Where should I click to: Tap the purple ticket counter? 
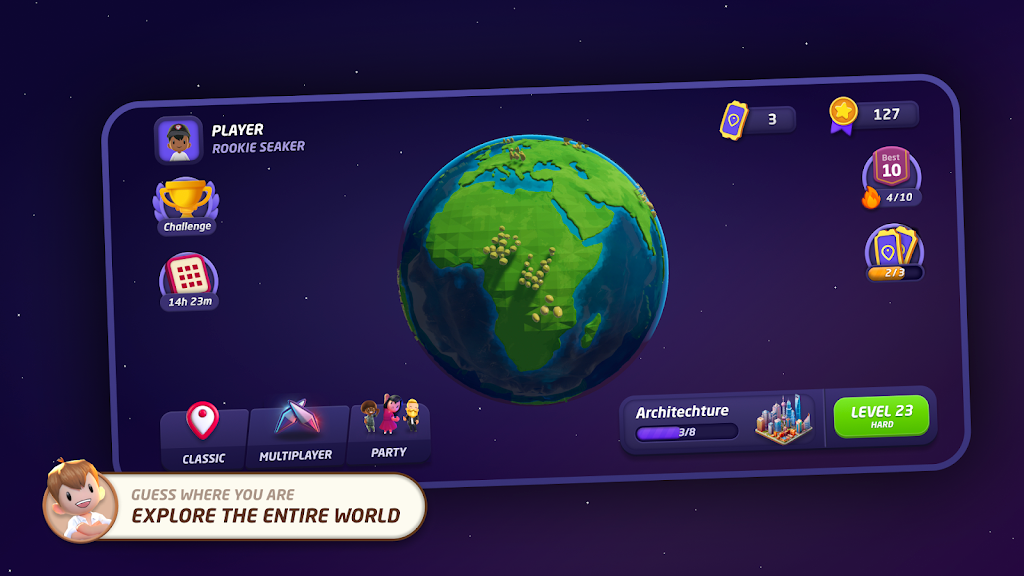point(757,120)
